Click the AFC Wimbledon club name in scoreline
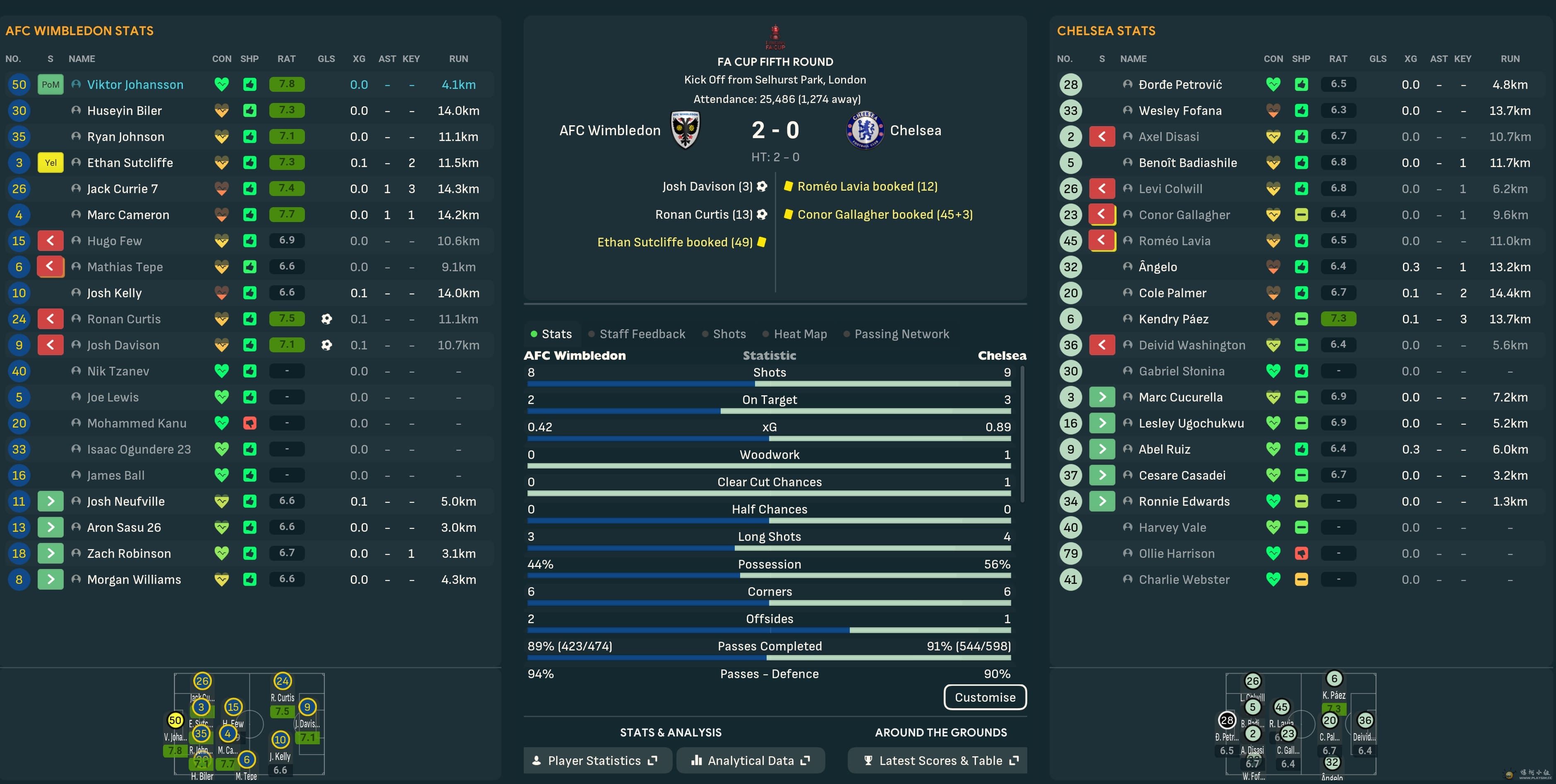Screen dimensions: 1556x784 (x=609, y=130)
